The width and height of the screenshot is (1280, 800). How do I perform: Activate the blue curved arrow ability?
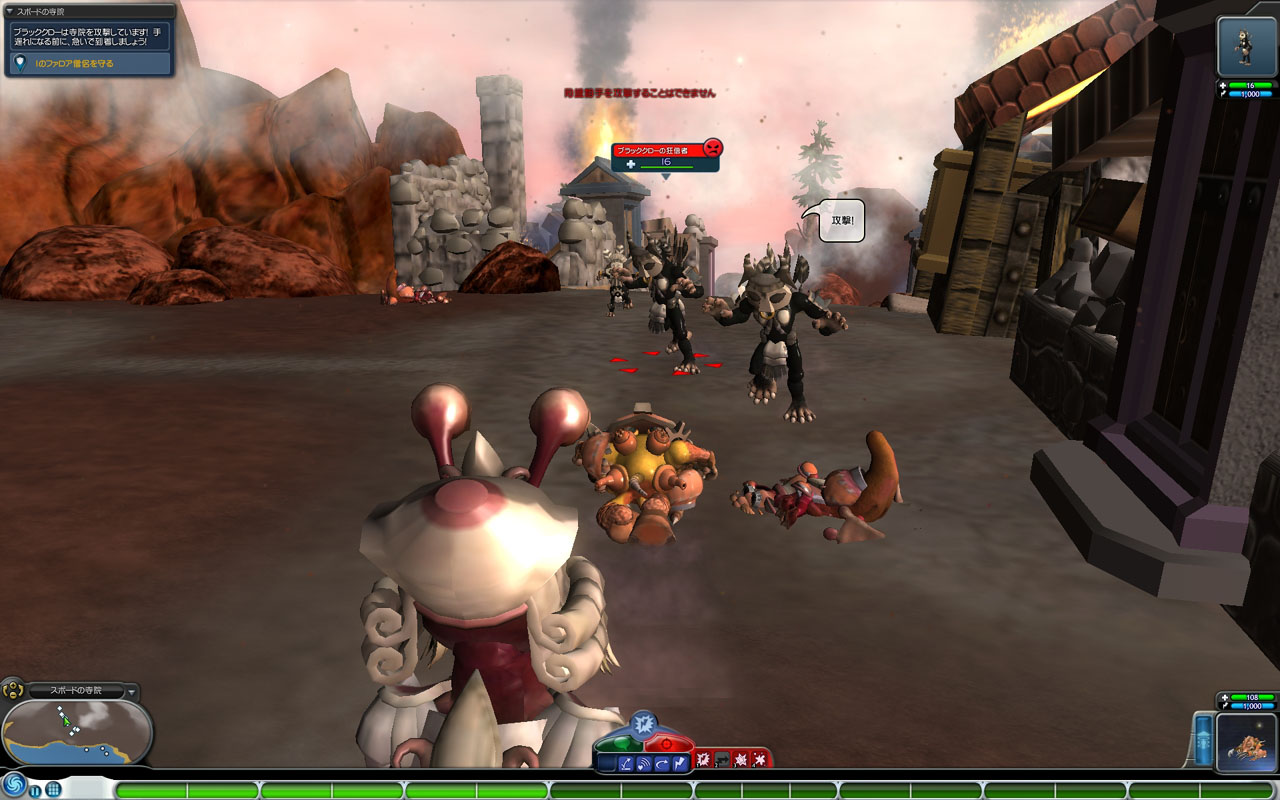[661, 764]
